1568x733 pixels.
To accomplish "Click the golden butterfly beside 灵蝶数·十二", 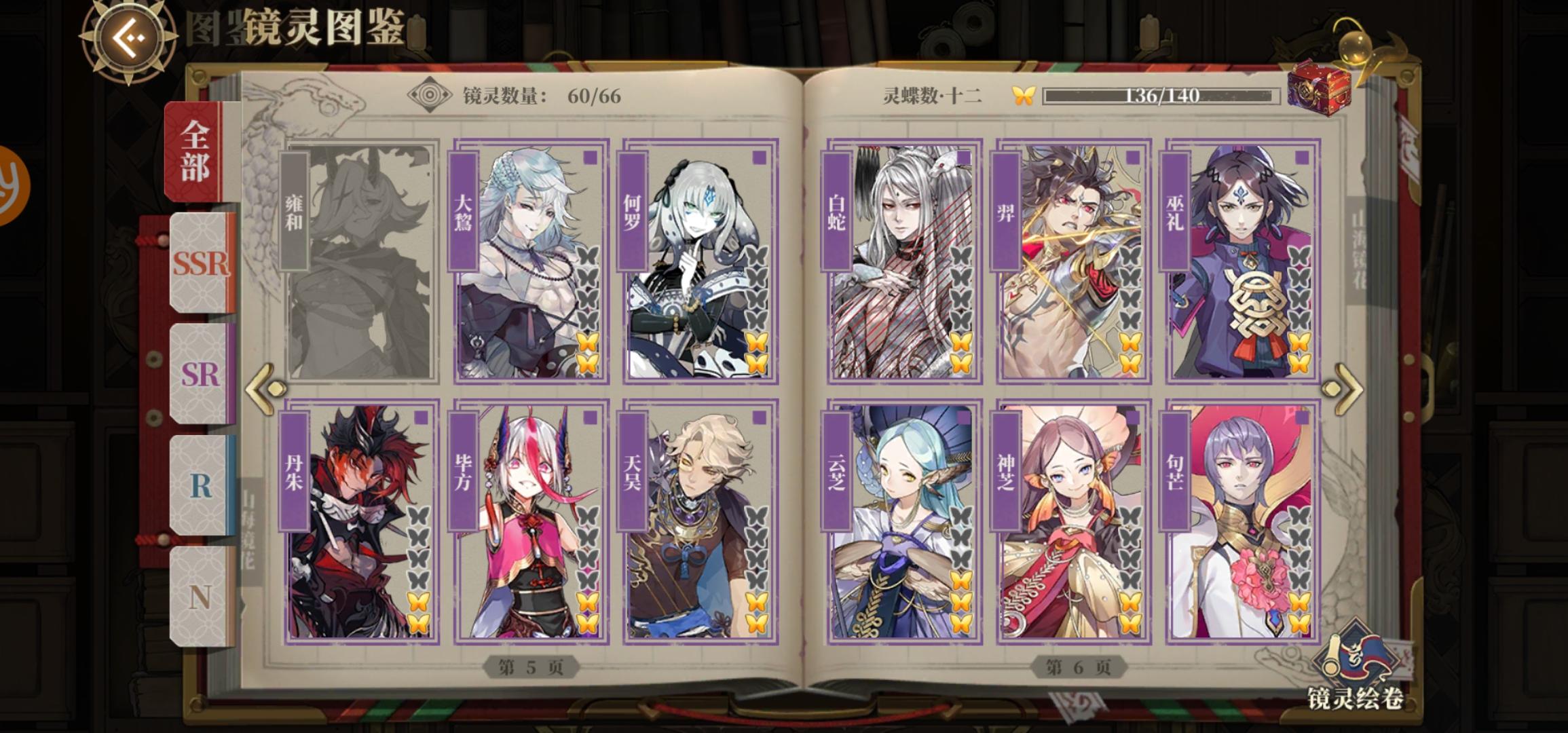I will tap(1025, 97).
